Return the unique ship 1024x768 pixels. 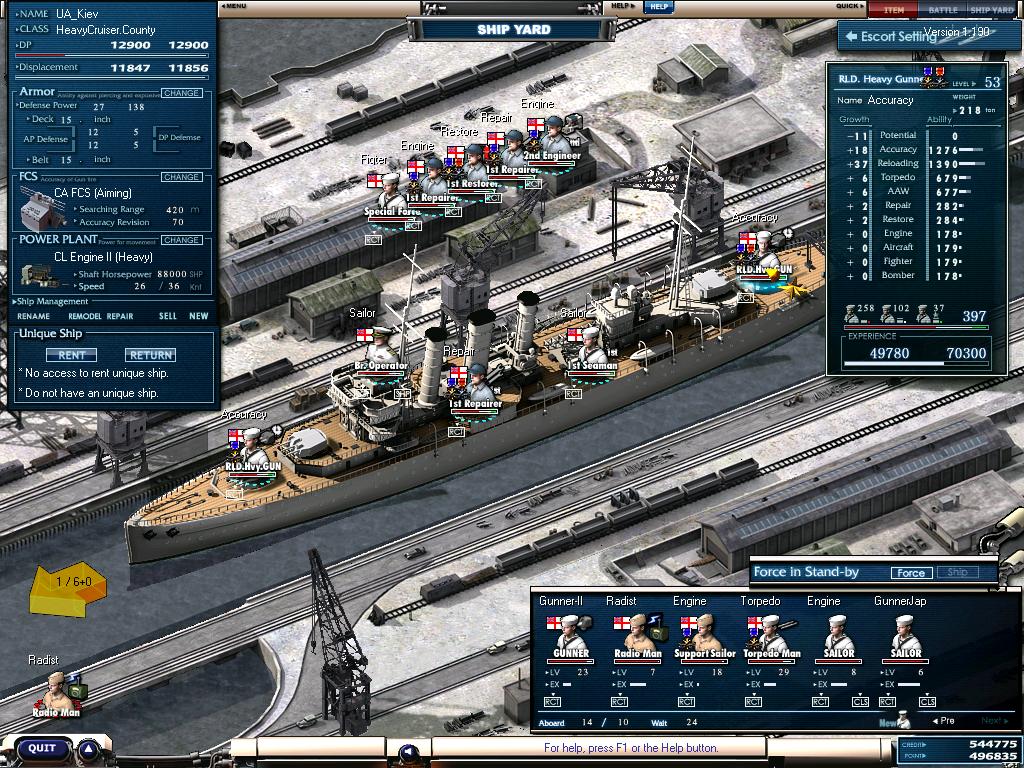(150, 355)
